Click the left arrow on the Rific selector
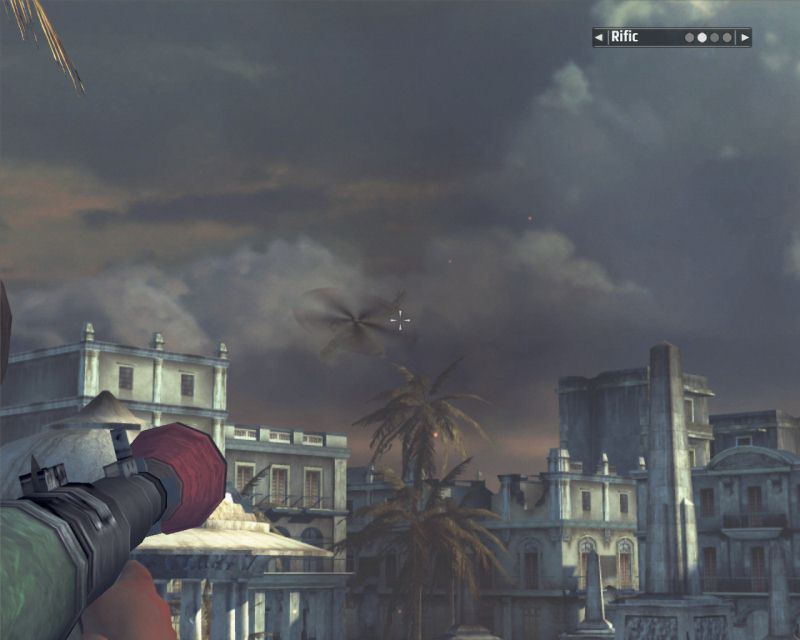800x640 pixels. click(x=599, y=37)
